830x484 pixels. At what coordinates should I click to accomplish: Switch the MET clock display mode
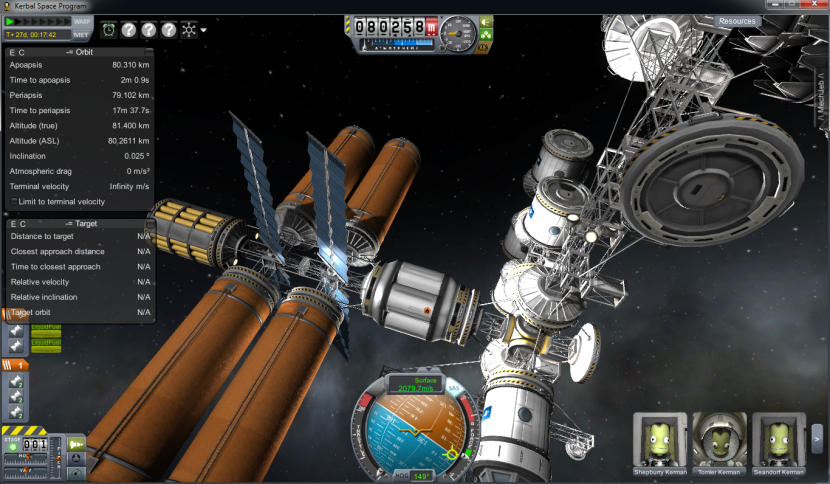click(x=82, y=34)
